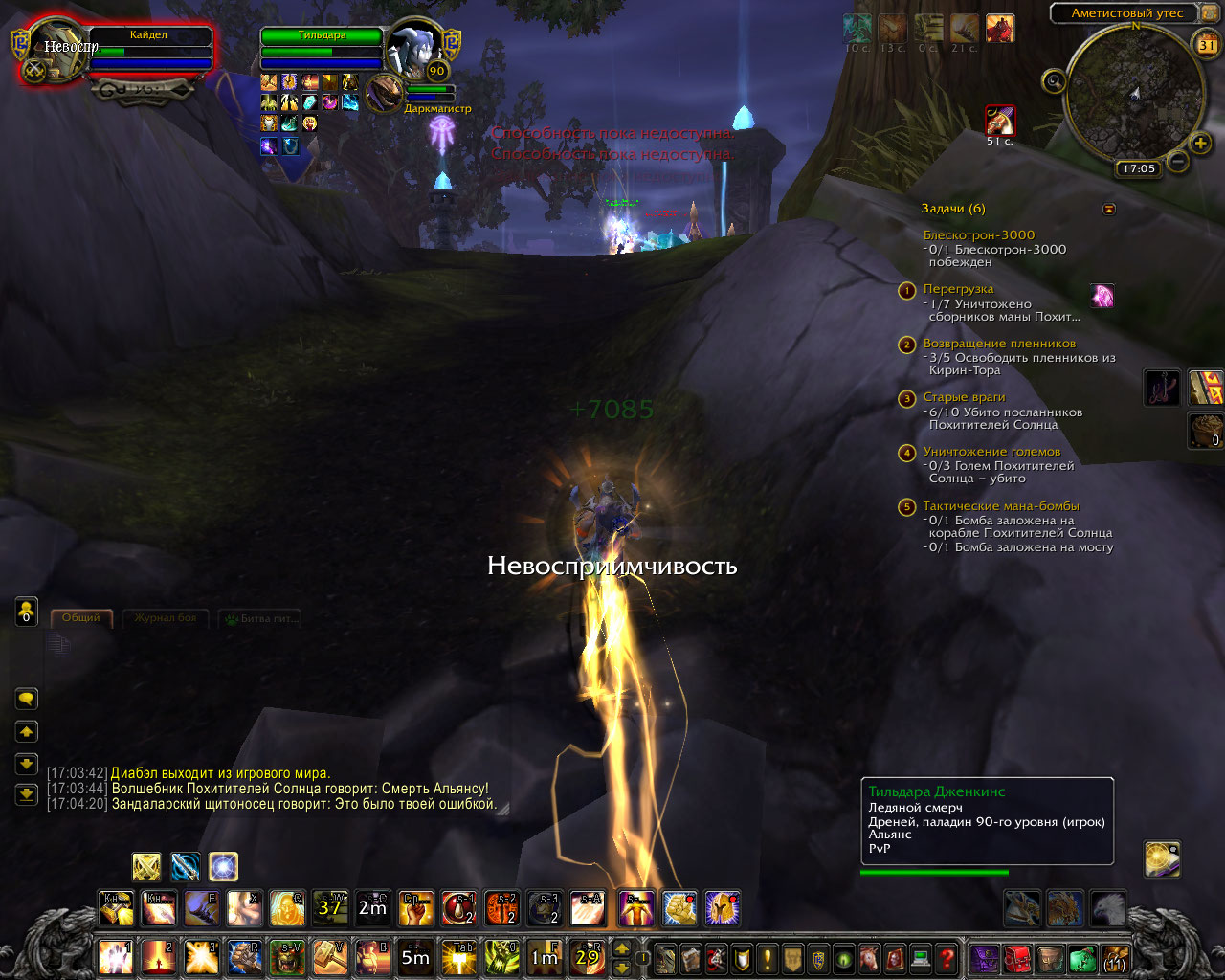Select the Тильдара target frame
This screenshot has width=1225, height=980.
coord(322,46)
